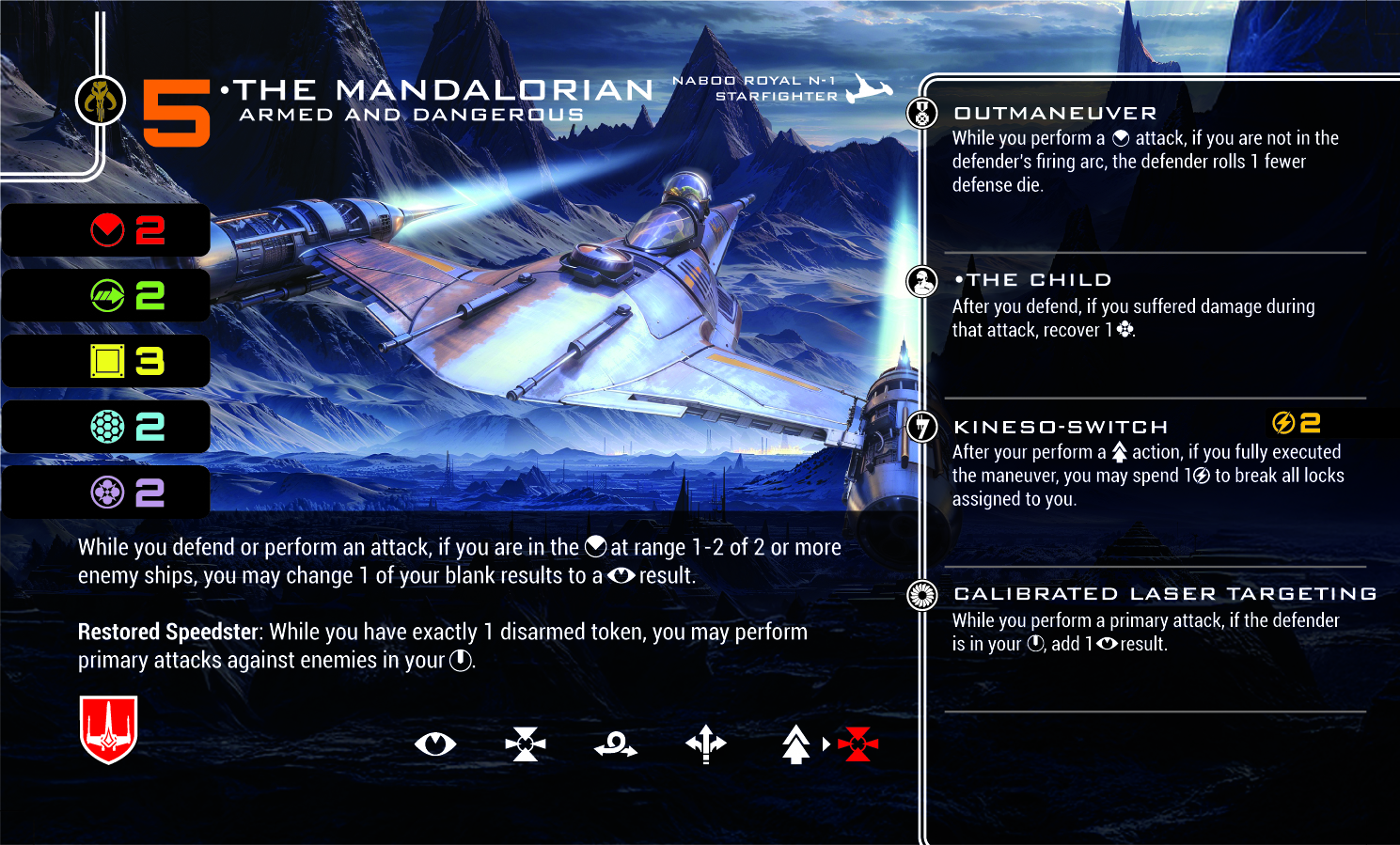Select The Child crew upgrade

[x=1032, y=280]
